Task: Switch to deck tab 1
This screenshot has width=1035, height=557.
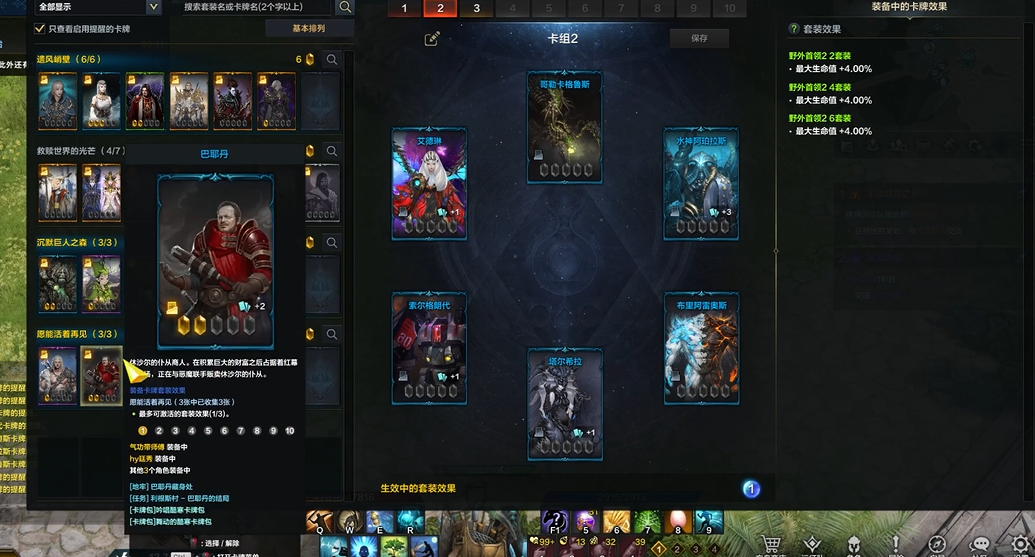Action: click(x=404, y=8)
